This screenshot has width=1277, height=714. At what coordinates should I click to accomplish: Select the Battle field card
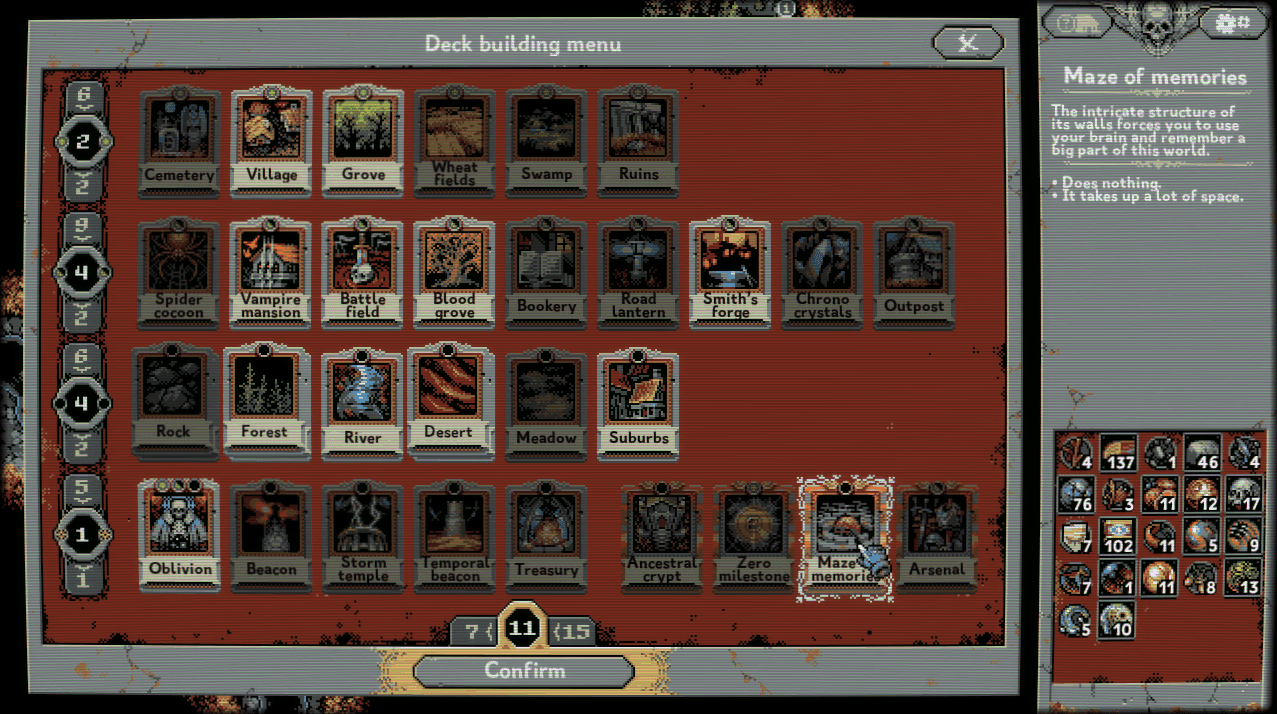[x=363, y=272]
